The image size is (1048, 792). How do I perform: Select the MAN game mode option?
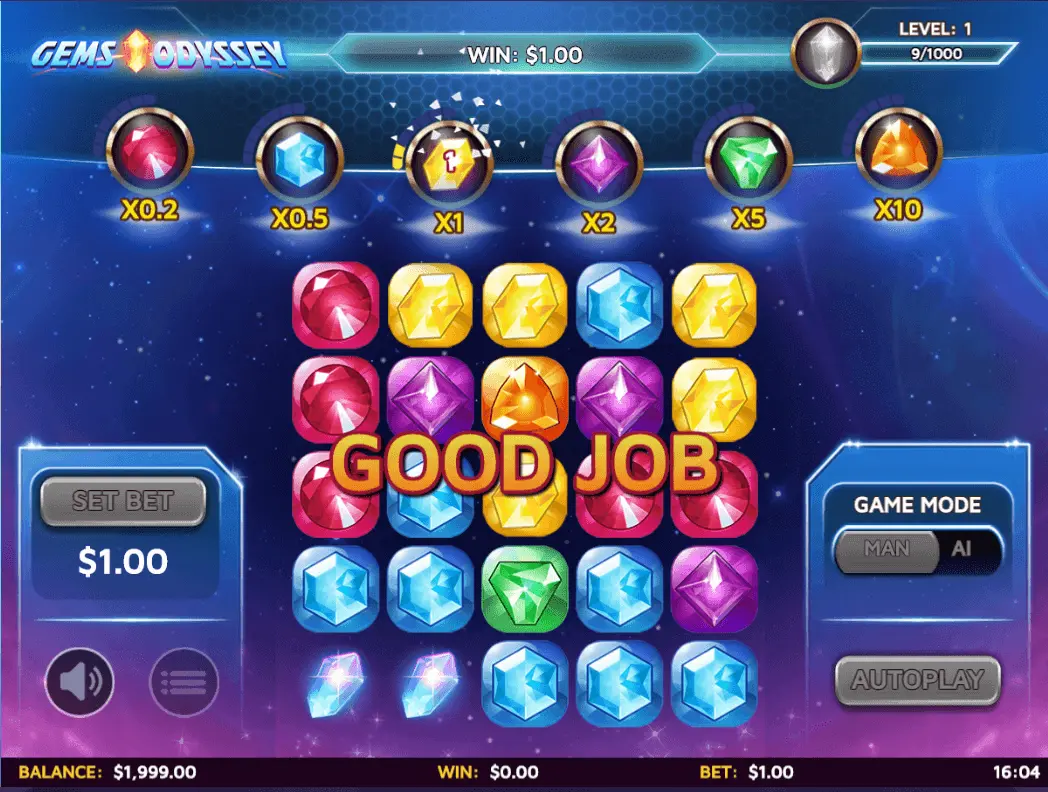point(886,550)
